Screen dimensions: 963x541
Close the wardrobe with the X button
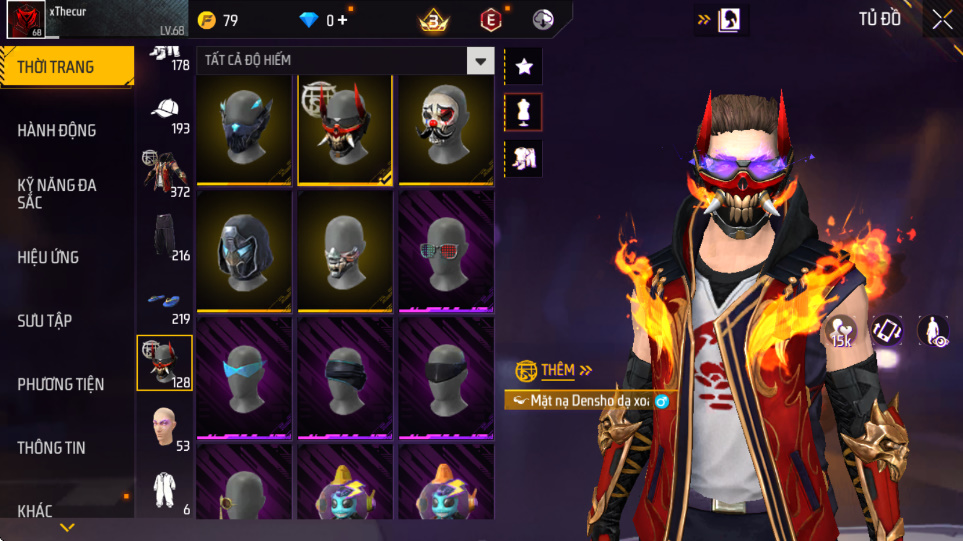coord(942,19)
